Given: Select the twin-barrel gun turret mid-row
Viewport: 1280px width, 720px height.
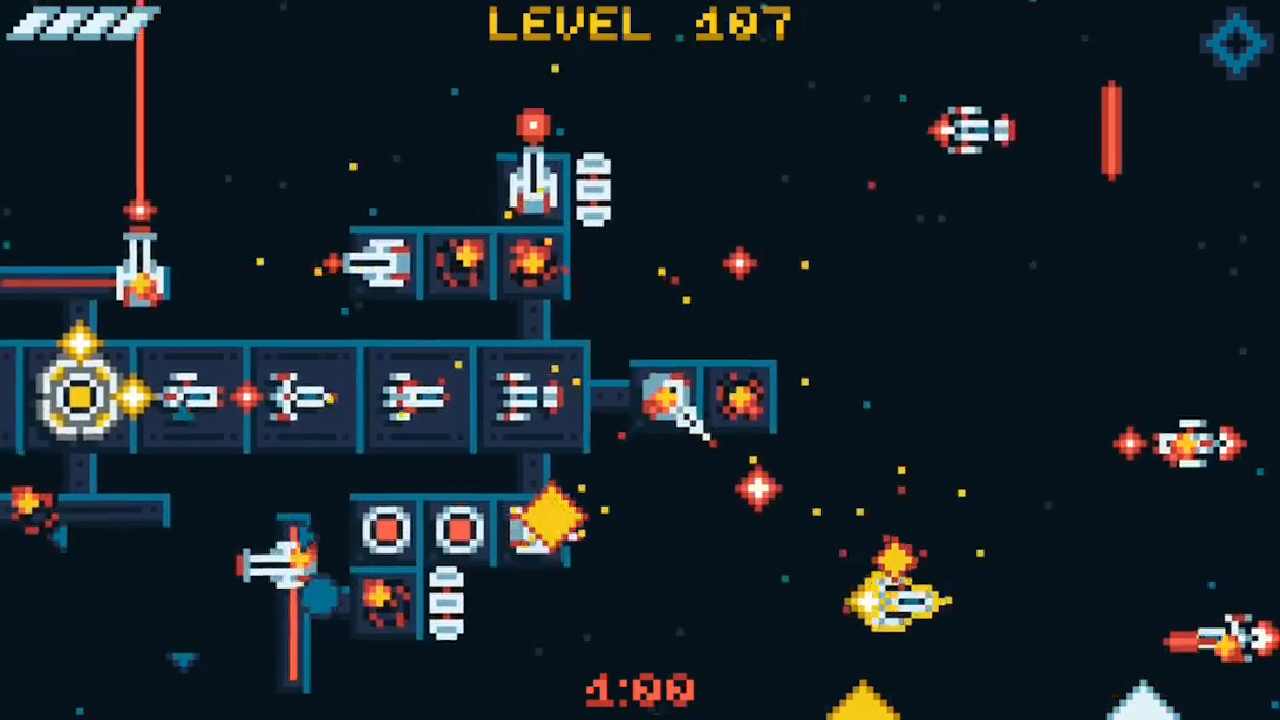Looking at the screenshot, I should (x=530, y=395).
